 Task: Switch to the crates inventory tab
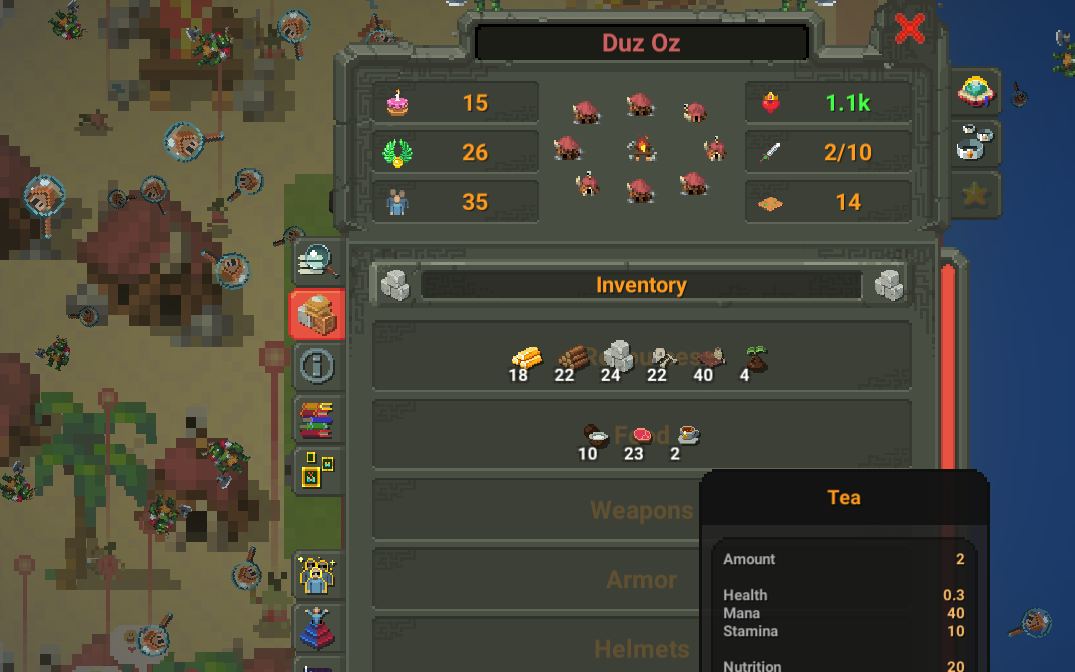click(318, 314)
